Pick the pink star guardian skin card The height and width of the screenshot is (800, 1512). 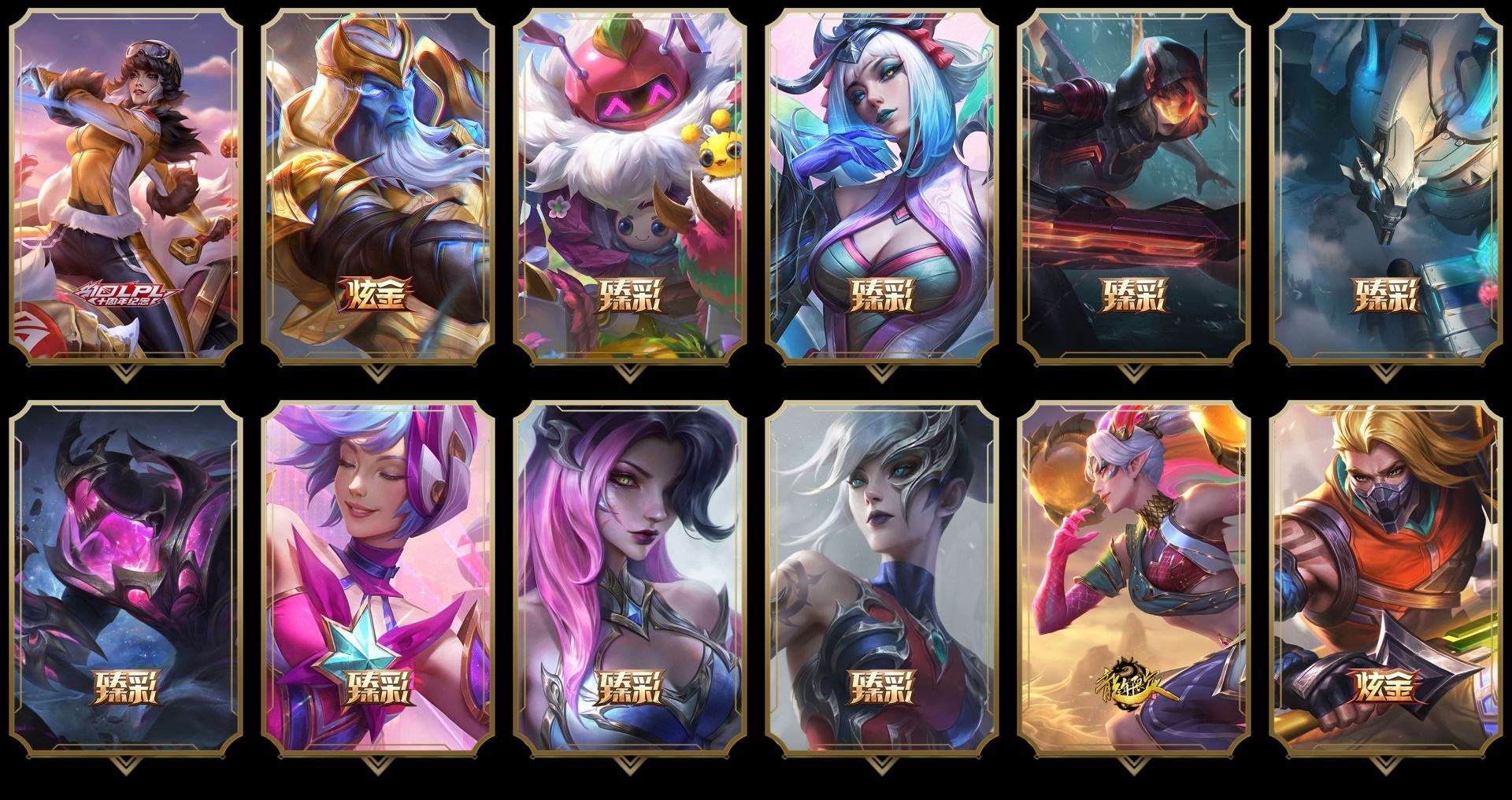(378, 579)
